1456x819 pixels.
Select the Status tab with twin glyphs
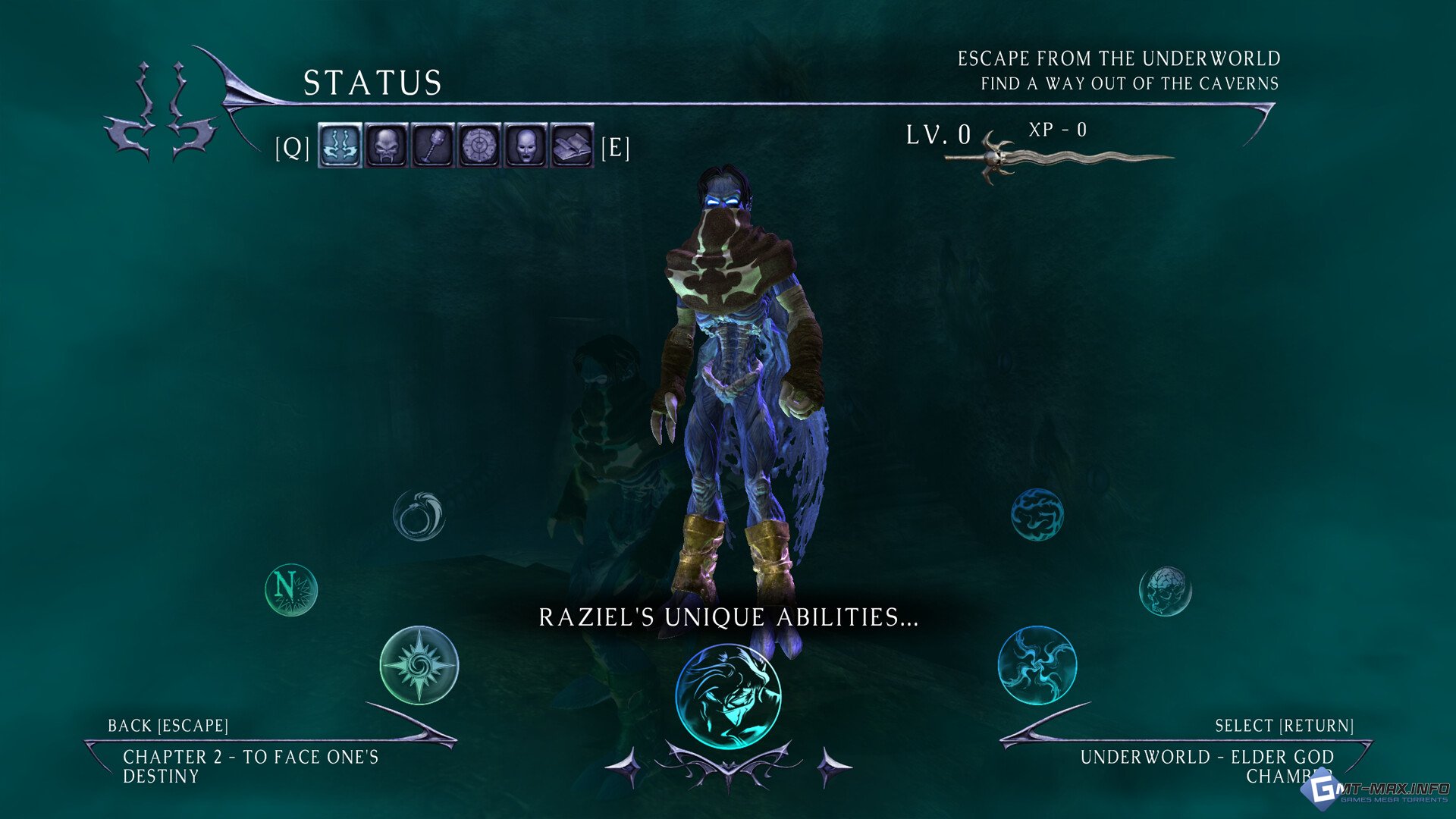click(339, 145)
